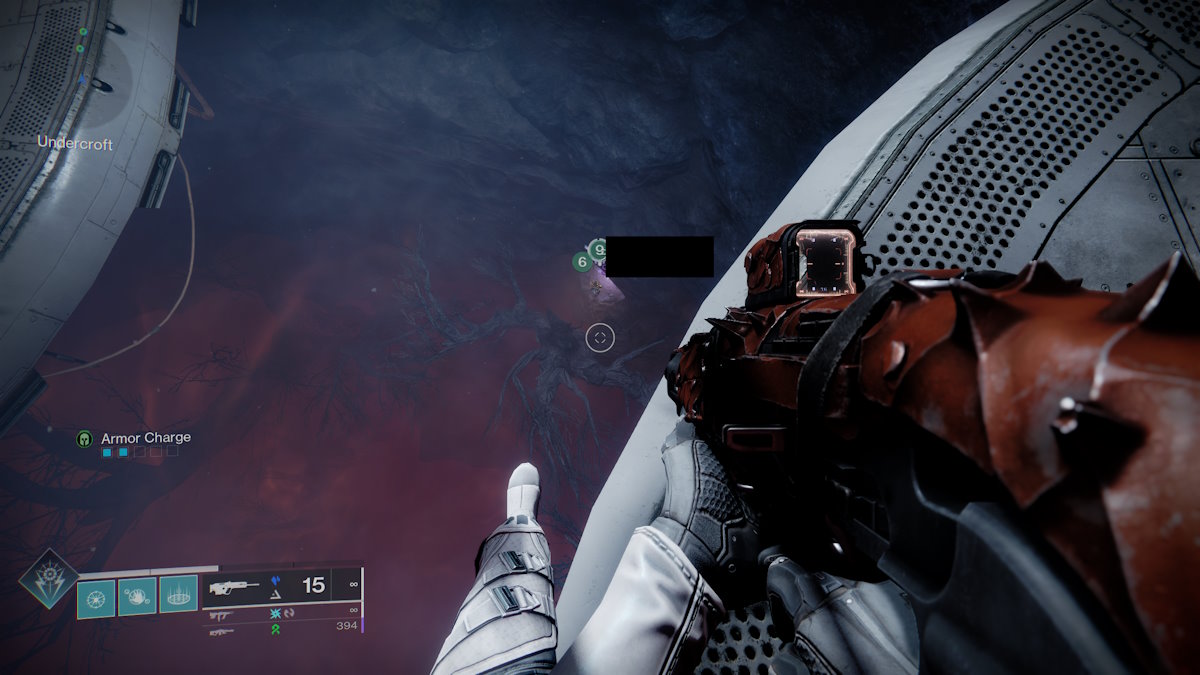Switch to the second weapon in the list
The width and height of the screenshot is (1200, 675).
[223, 615]
